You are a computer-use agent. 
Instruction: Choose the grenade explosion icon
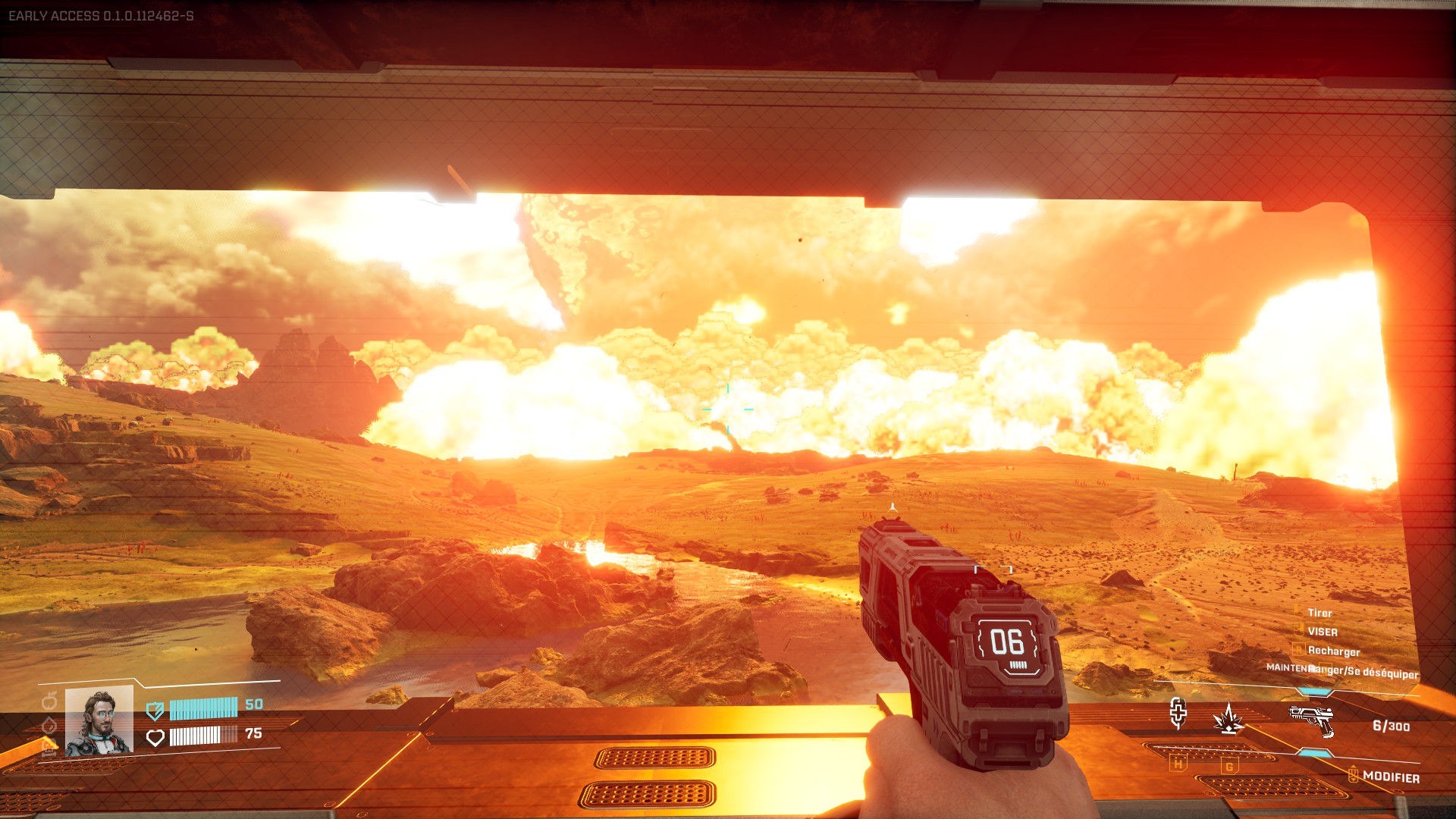pyautogui.click(x=1228, y=718)
